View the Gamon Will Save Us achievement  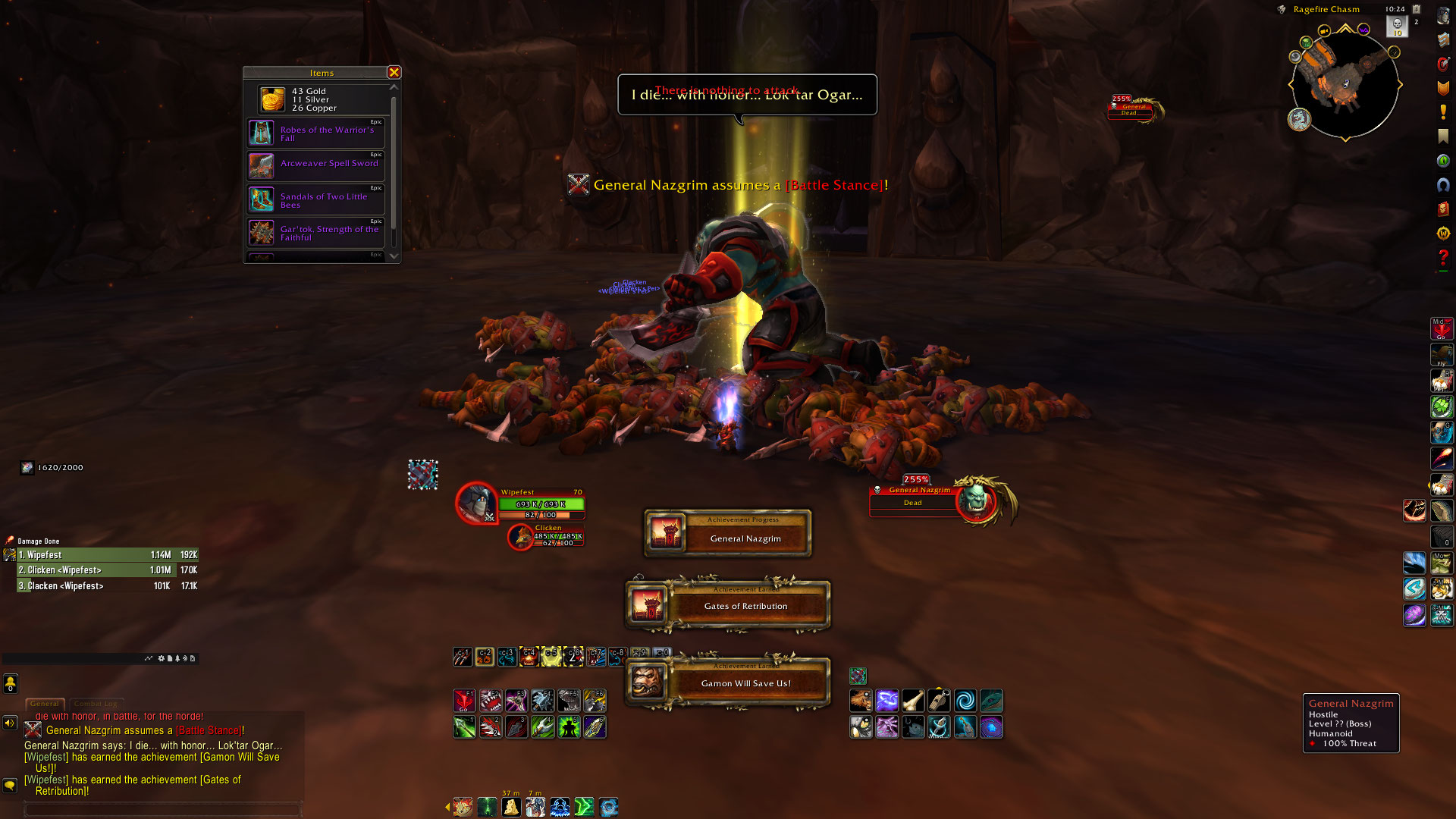728,682
